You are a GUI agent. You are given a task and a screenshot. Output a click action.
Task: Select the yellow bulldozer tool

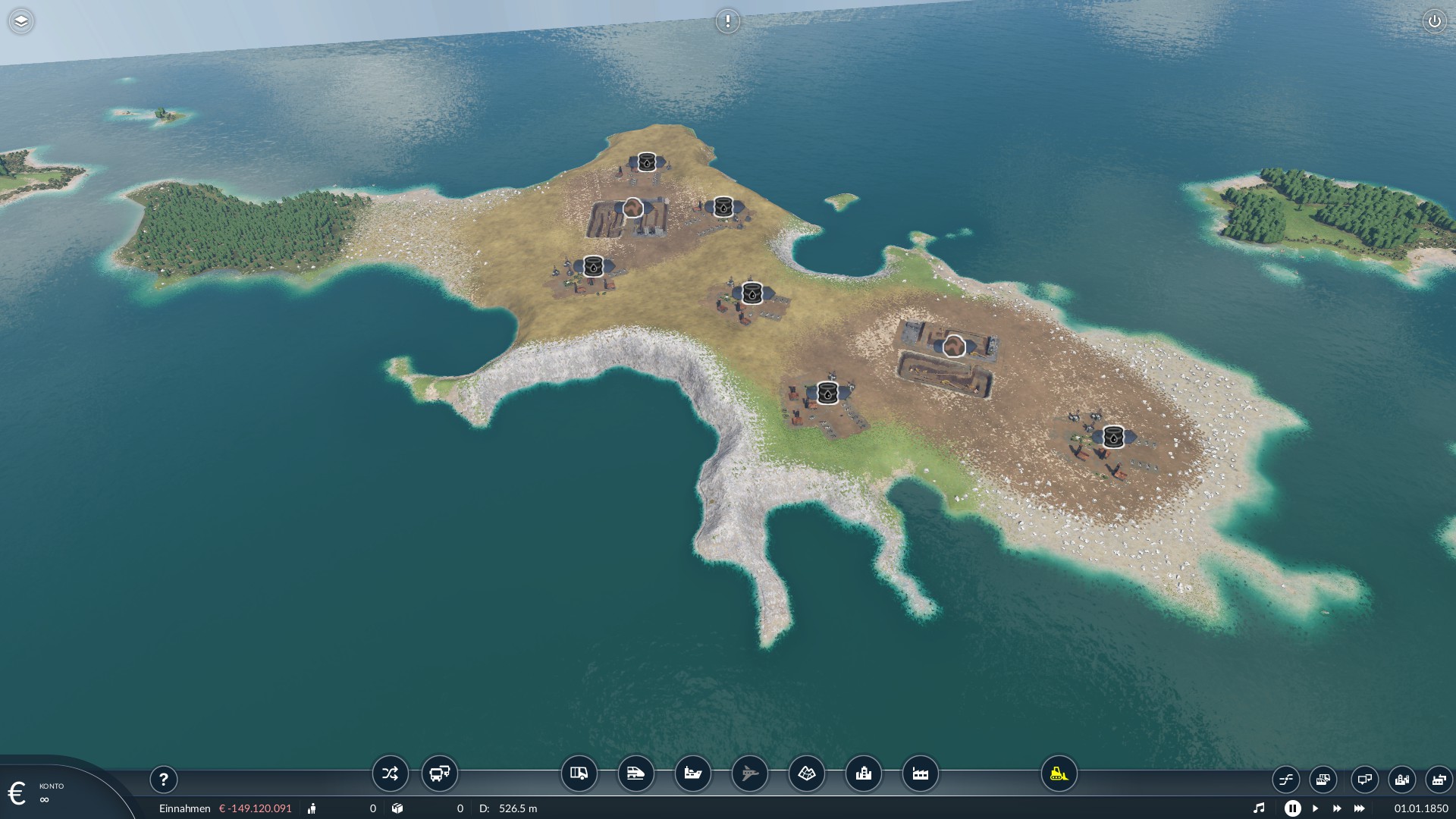tap(1059, 773)
